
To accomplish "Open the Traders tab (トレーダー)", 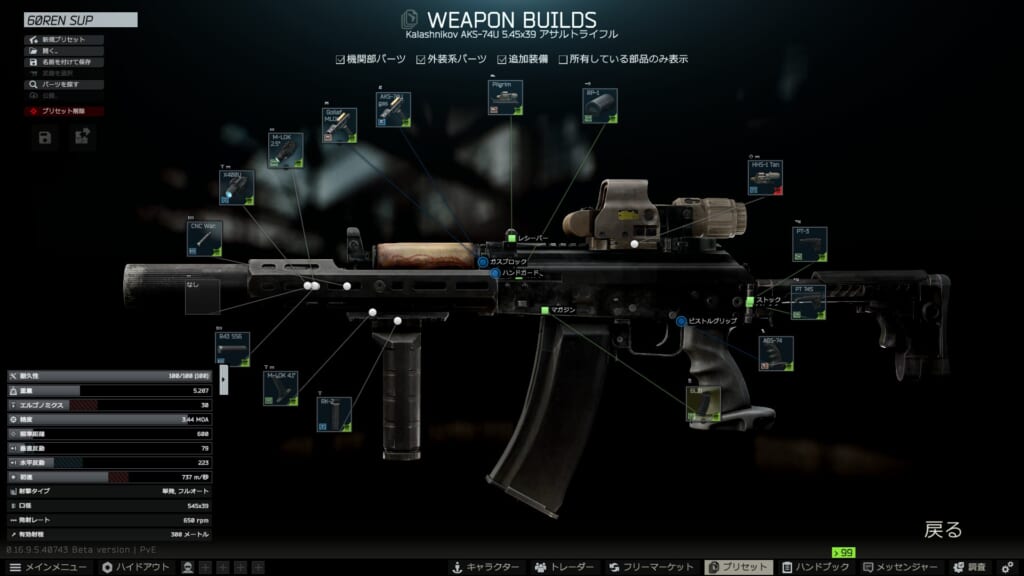I will coord(565,567).
